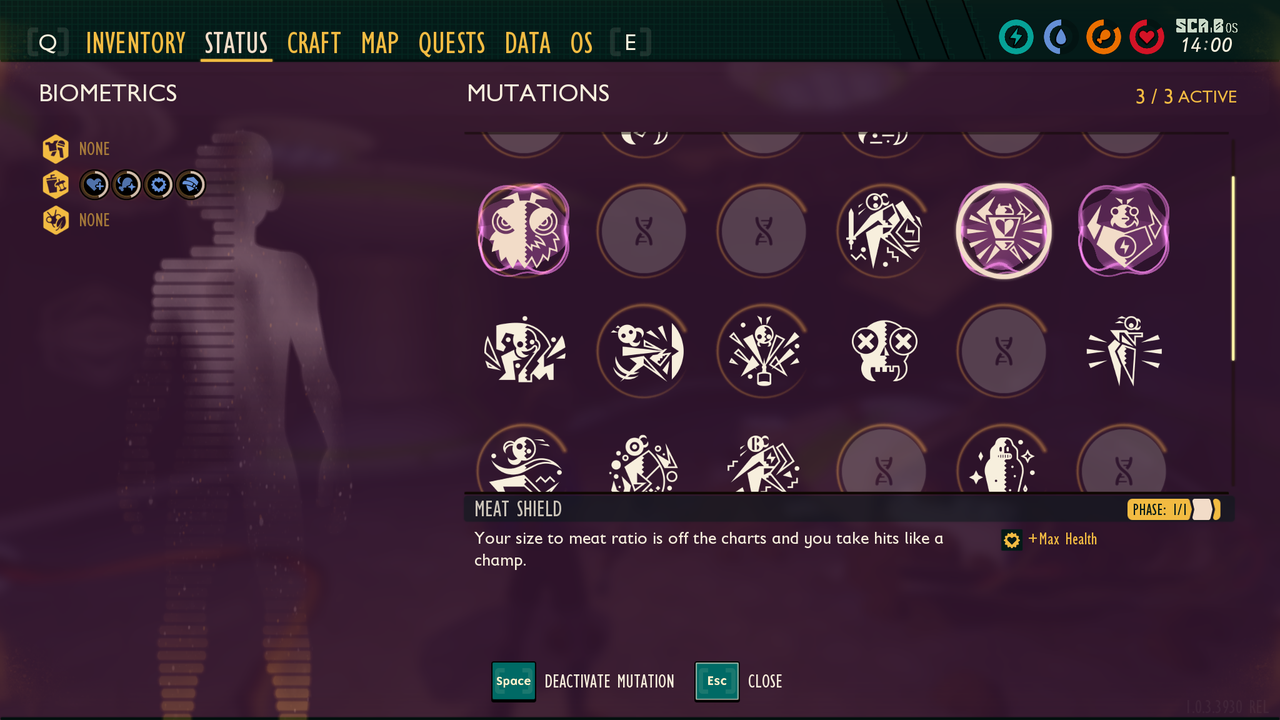Open the QUESTS menu
This screenshot has width=1280, height=720.
[452, 43]
